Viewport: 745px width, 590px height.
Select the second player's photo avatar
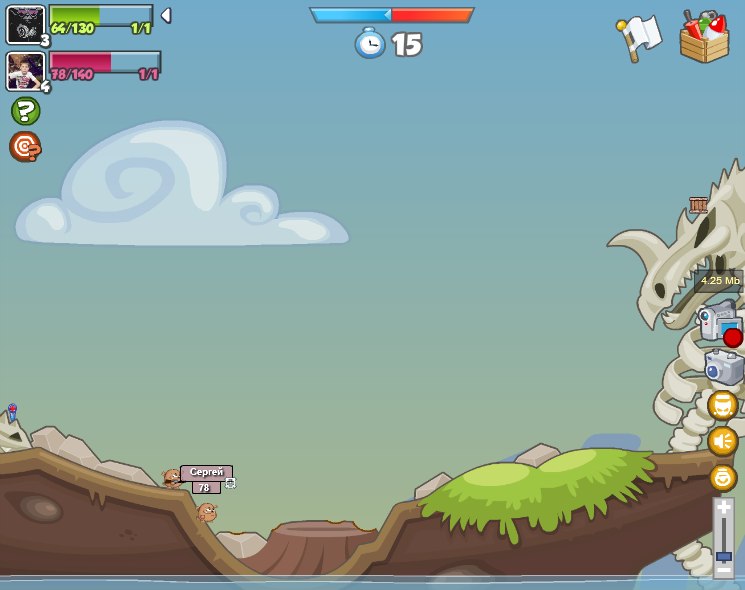[25, 71]
